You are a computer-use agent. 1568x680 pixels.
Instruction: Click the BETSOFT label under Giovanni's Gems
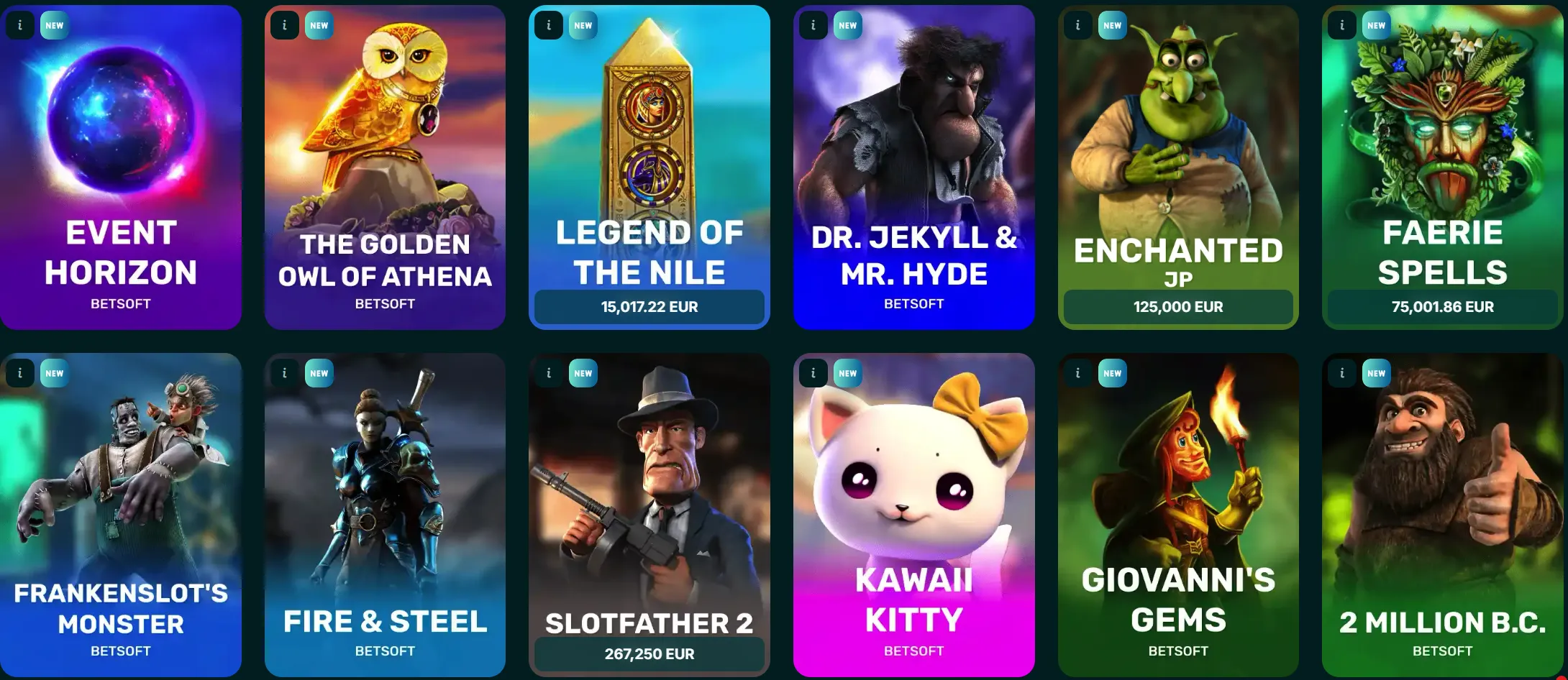coord(1177,651)
